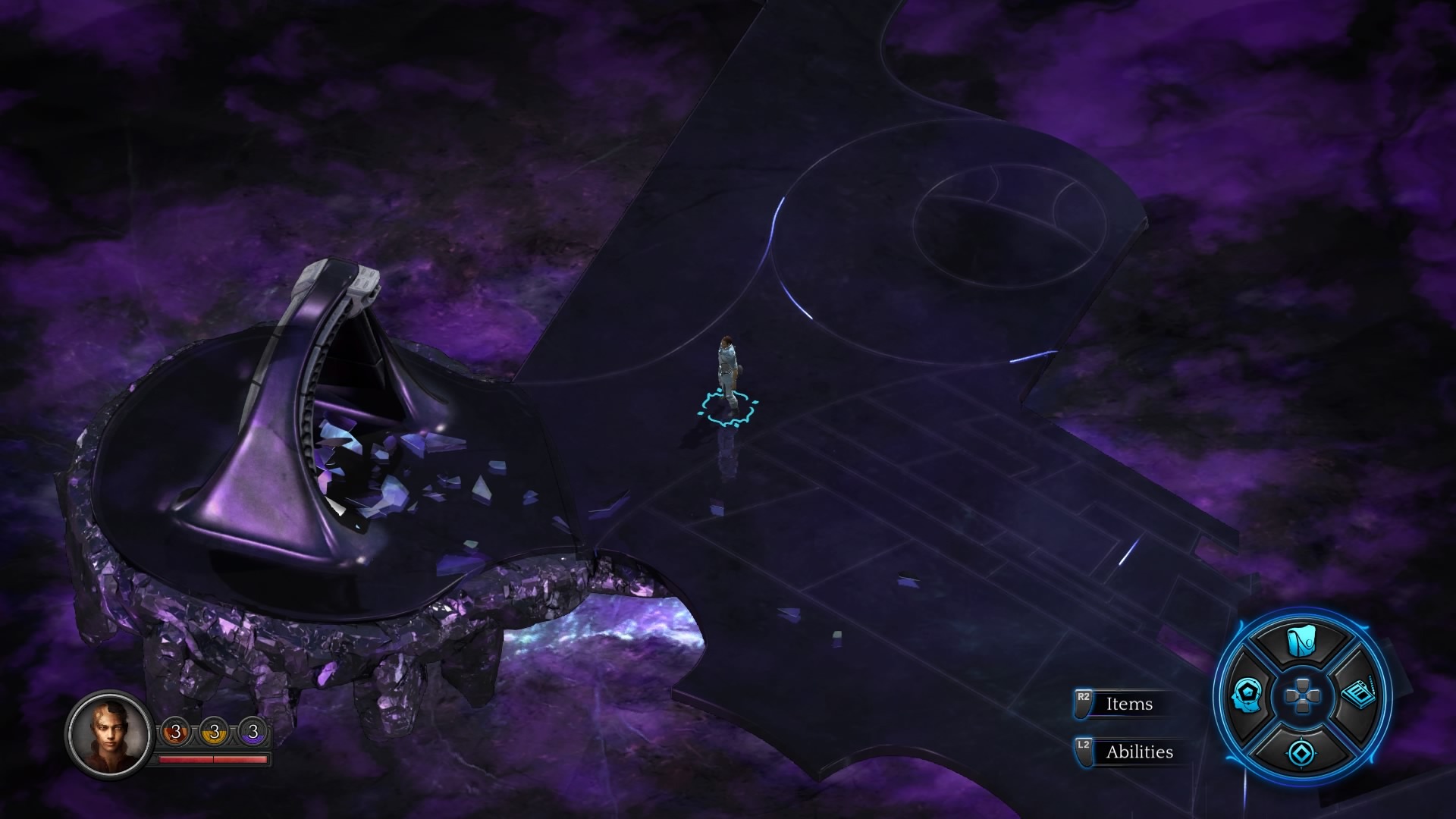Open the character sheet head icon
This screenshot has height=819, width=1456.
1246,696
